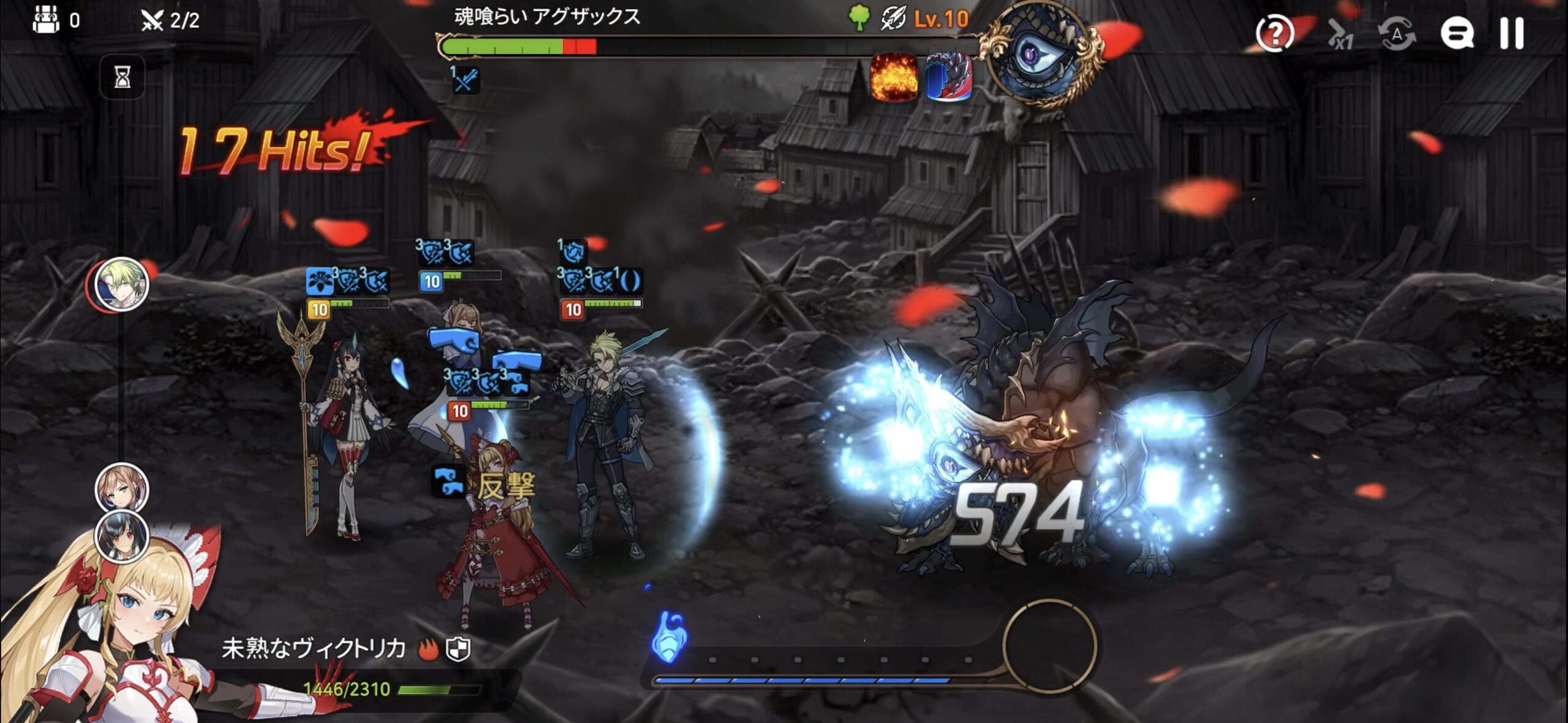This screenshot has height=723, width=1568.
Task: Inspect the boss crossed-swords debuff icon
Action: pyautogui.click(x=465, y=80)
